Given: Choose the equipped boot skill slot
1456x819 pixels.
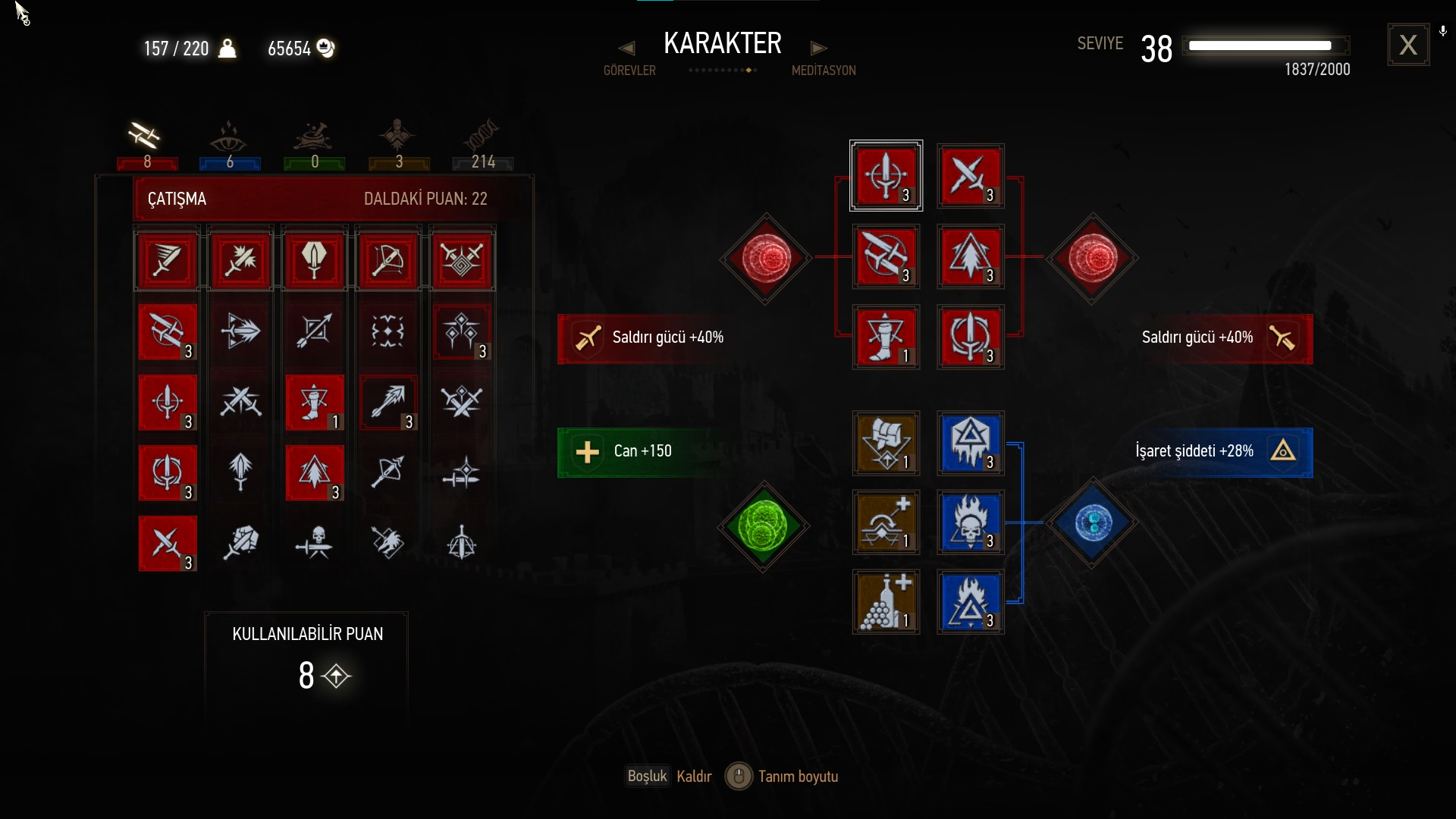Looking at the screenshot, I should (x=886, y=337).
